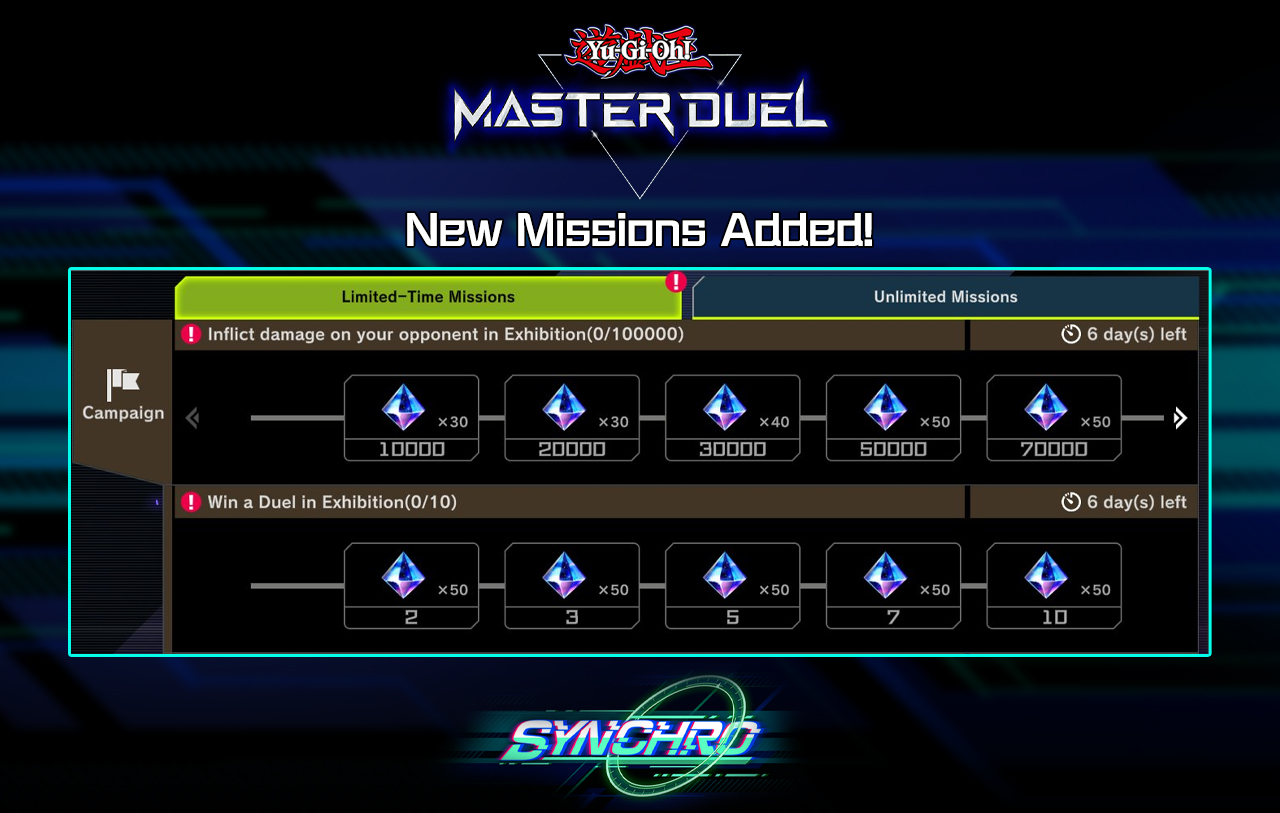The height and width of the screenshot is (813, 1280).
Task: Click the exclamation icon on Win a Duel mission
Action: click(x=190, y=502)
